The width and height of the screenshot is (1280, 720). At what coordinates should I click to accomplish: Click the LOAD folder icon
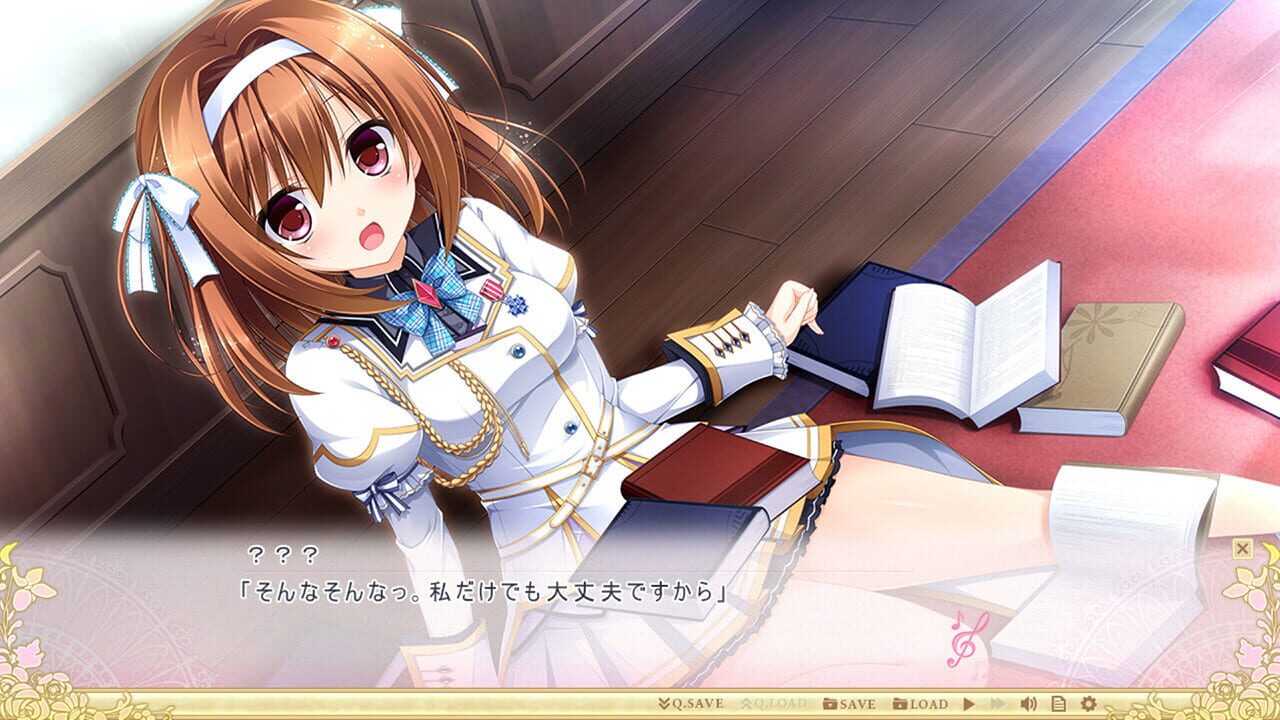[x=901, y=705]
